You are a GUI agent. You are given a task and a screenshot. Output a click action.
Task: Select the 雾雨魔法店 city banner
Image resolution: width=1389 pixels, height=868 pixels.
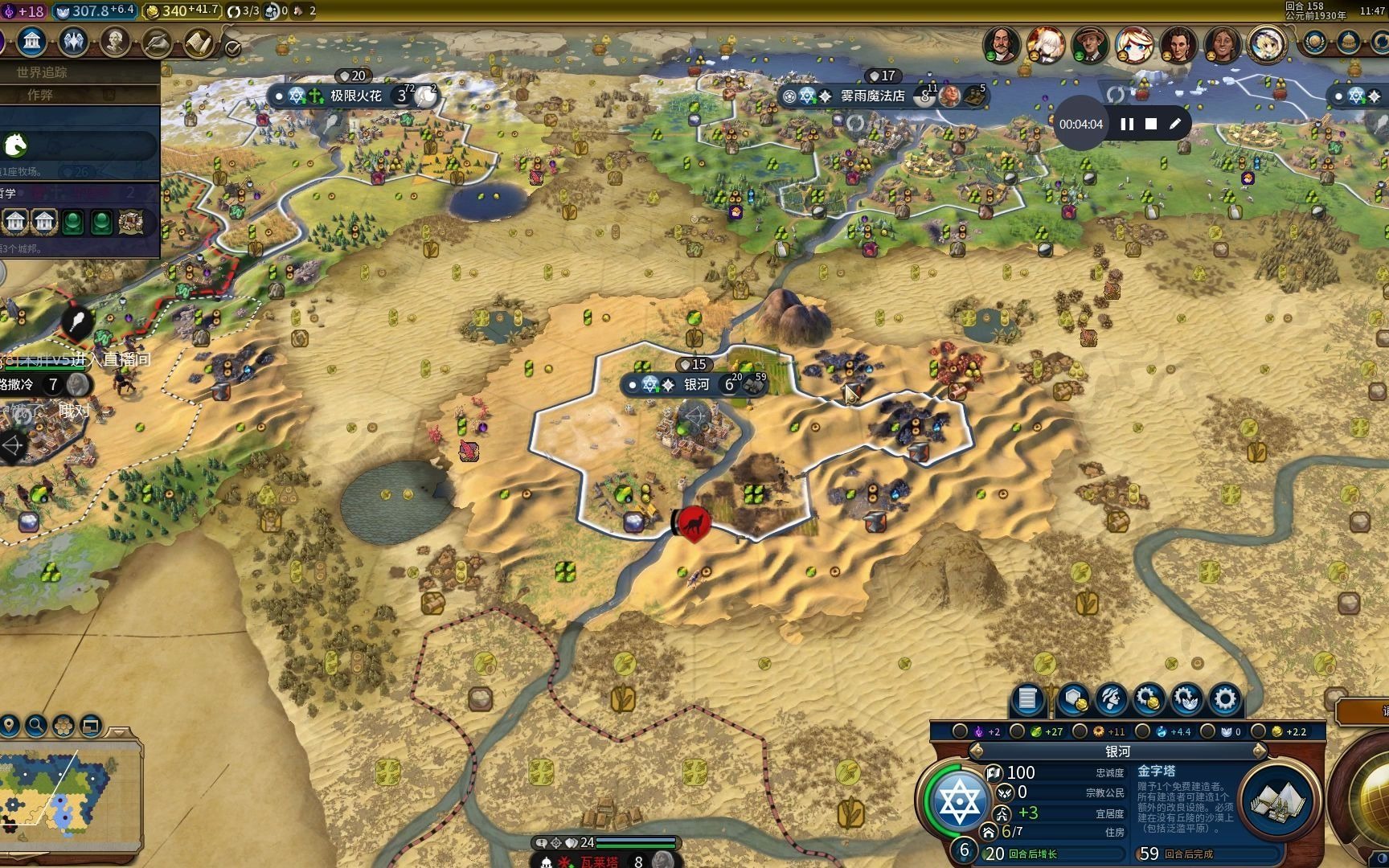(x=872, y=96)
